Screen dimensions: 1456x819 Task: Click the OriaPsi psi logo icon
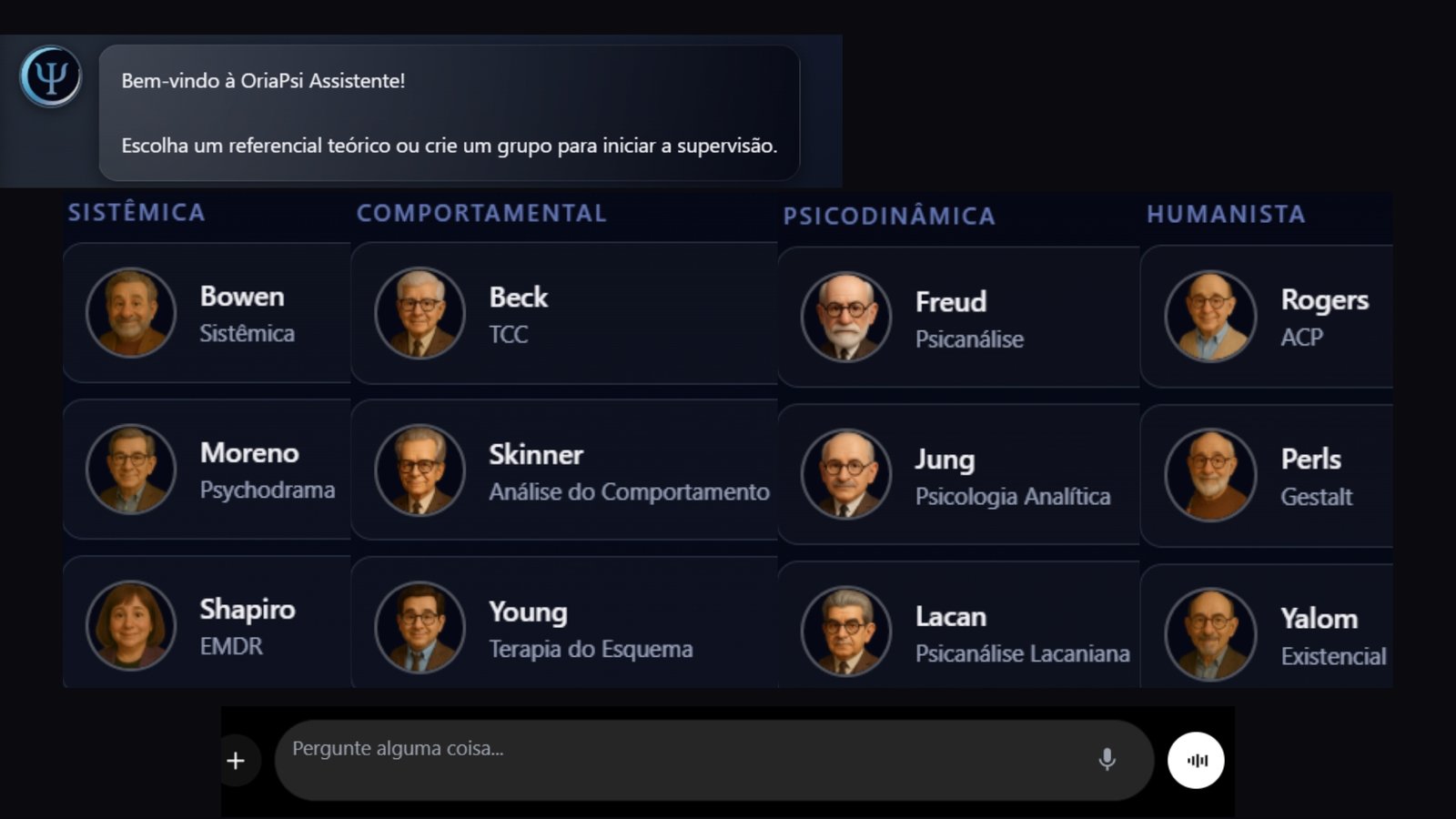49,76
